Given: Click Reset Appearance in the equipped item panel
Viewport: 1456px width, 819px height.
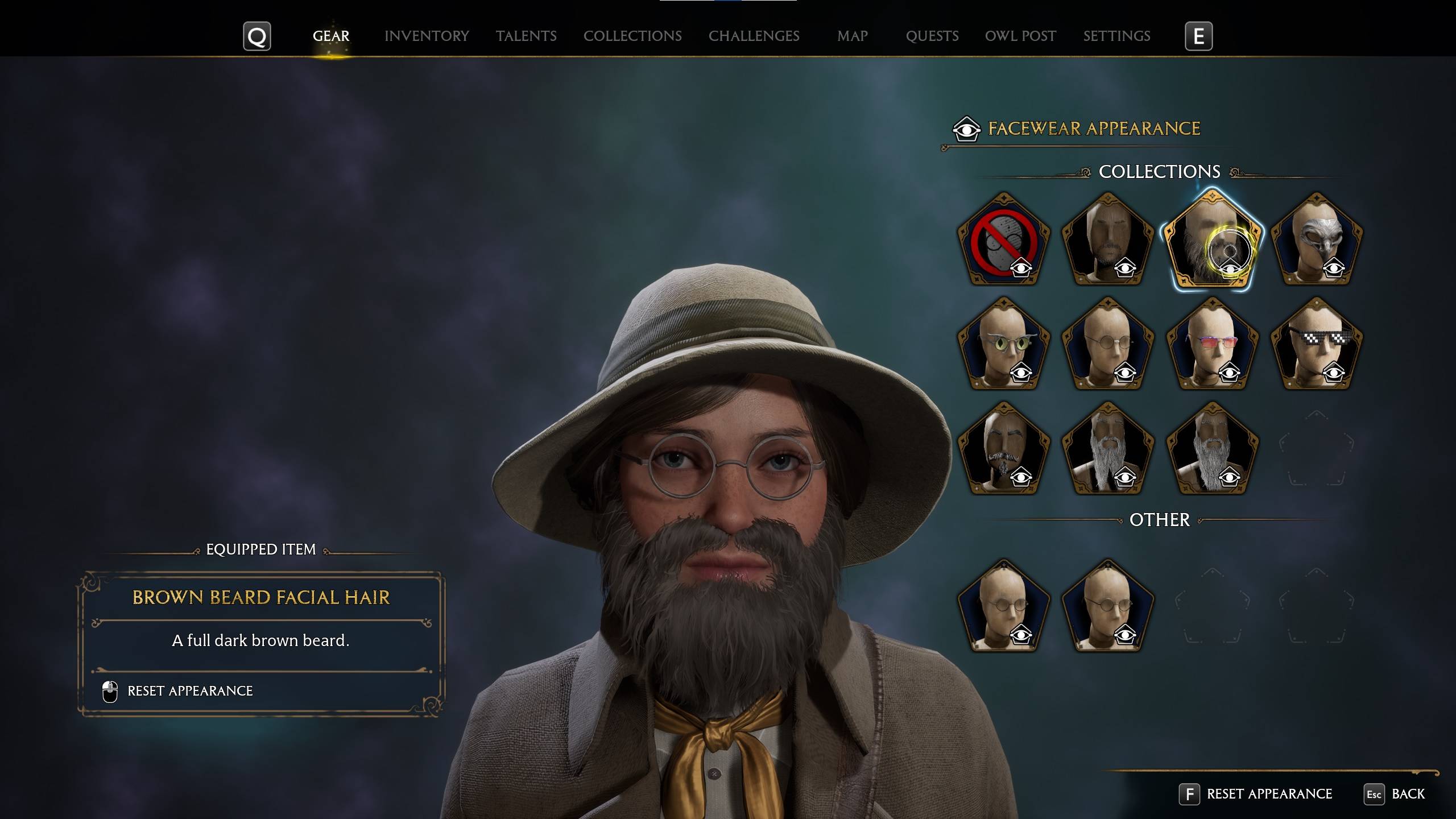Looking at the screenshot, I should coord(189,690).
